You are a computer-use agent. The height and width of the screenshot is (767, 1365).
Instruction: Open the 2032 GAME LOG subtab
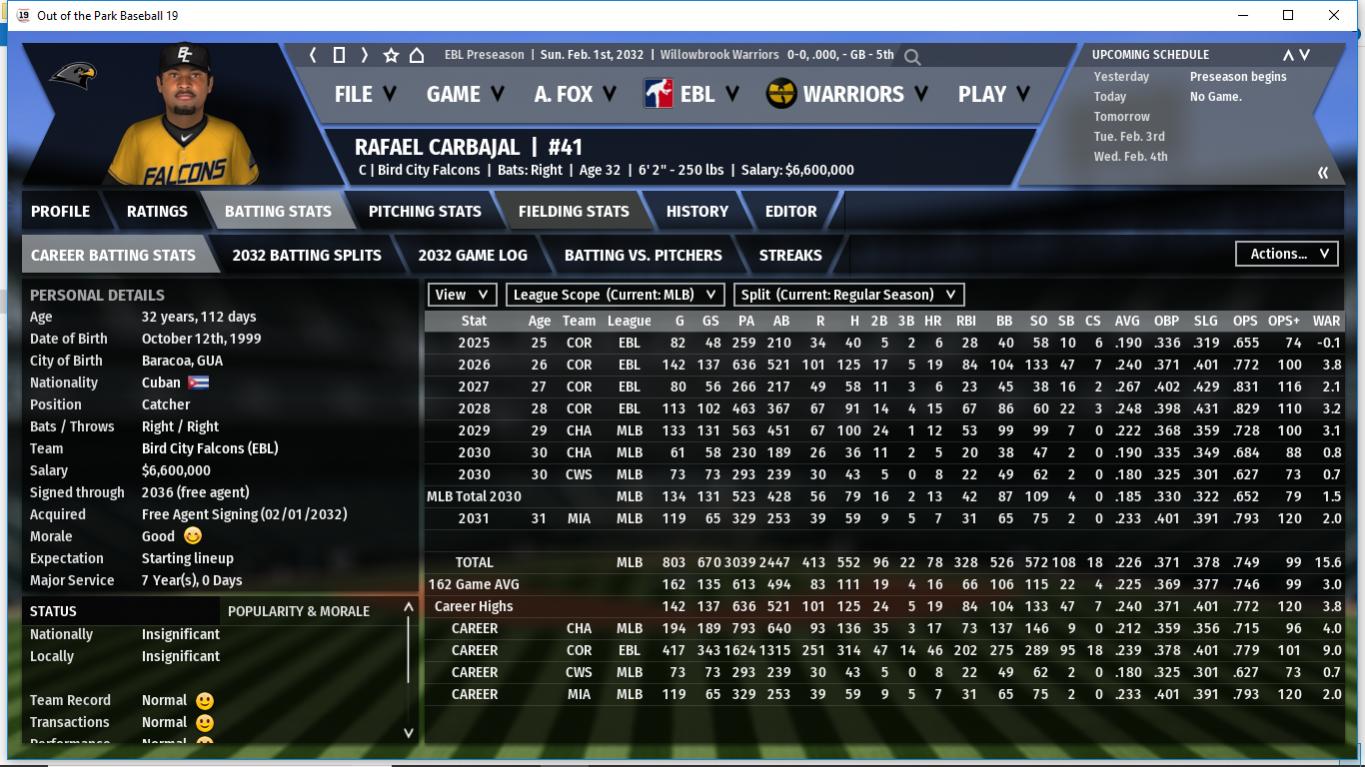point(472,255)
